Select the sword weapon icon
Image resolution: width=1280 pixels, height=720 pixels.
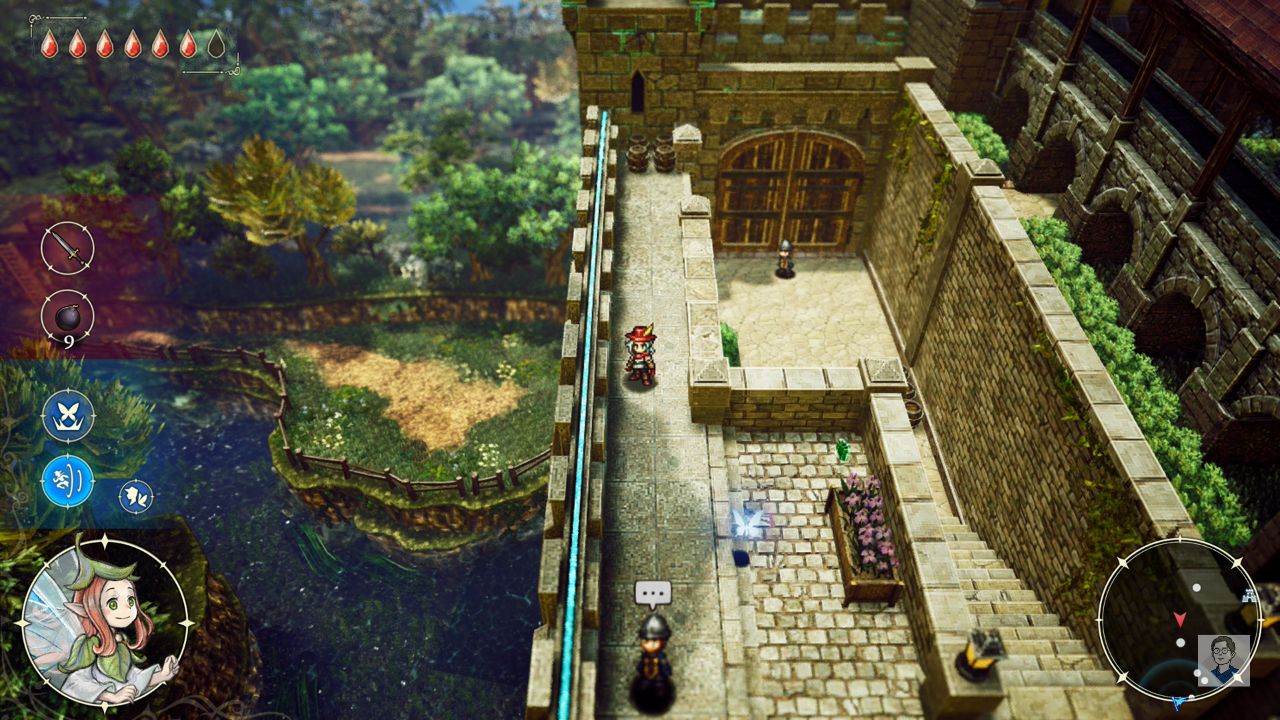coord(67,248)
